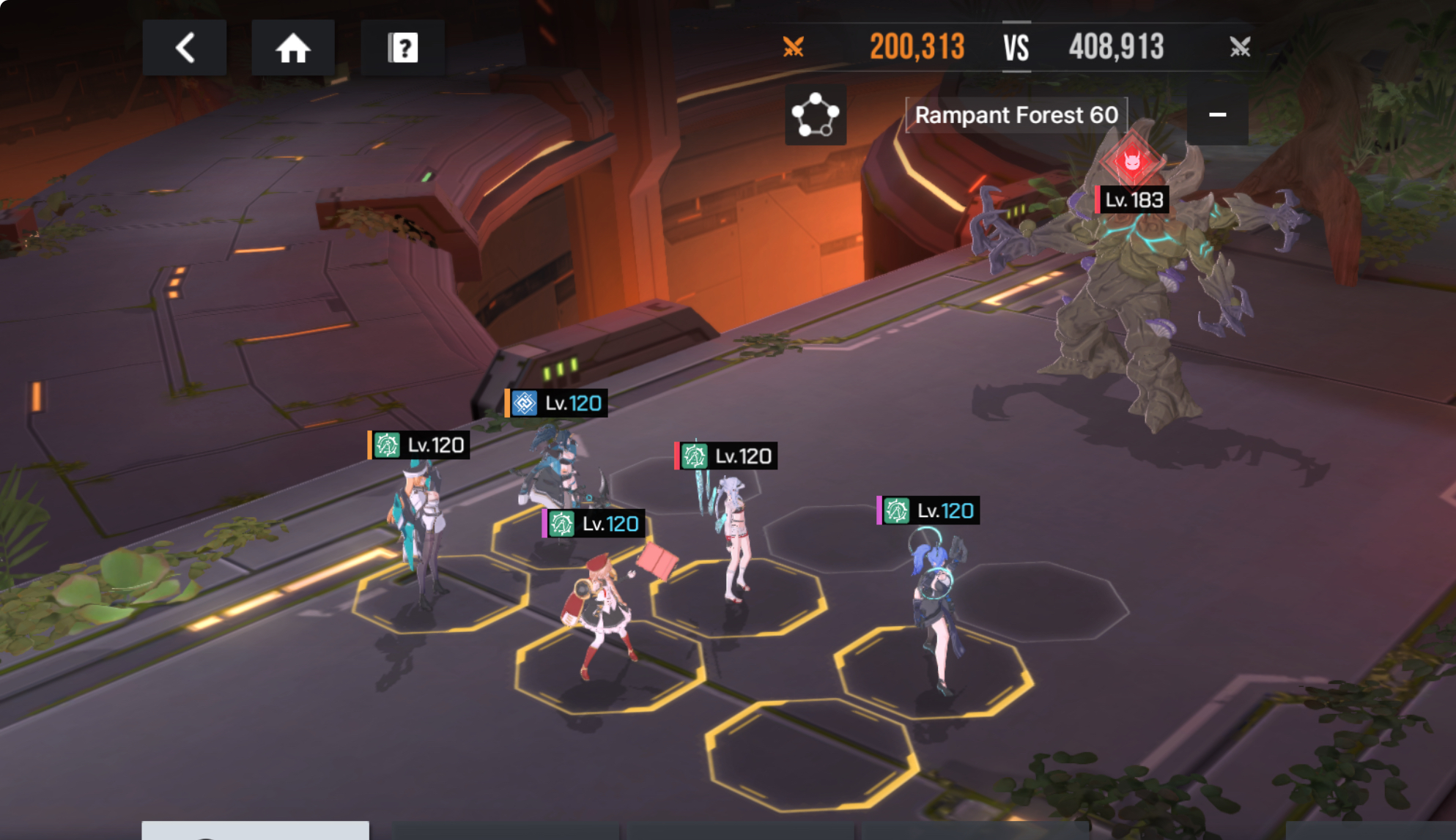Open the pentagon formation layout menu
Screen dimensions: 1456x840
pos(815,115)
